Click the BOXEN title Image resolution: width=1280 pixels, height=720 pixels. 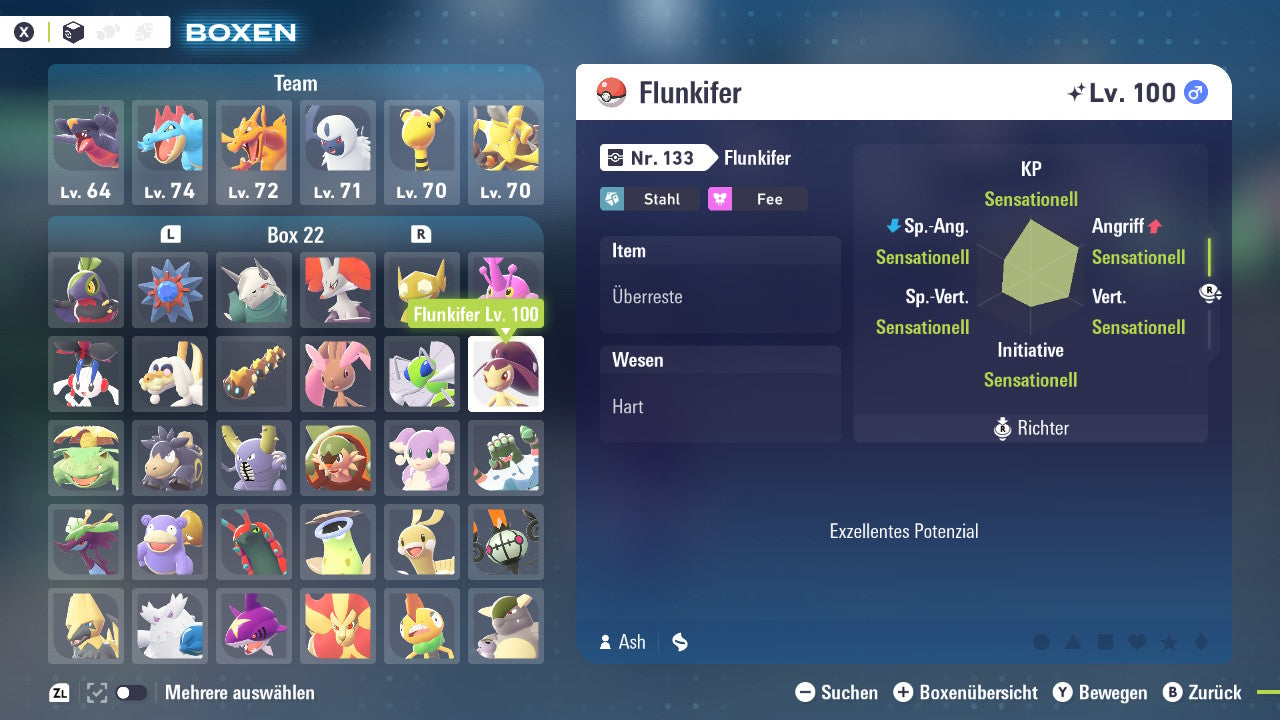point(240,32)
